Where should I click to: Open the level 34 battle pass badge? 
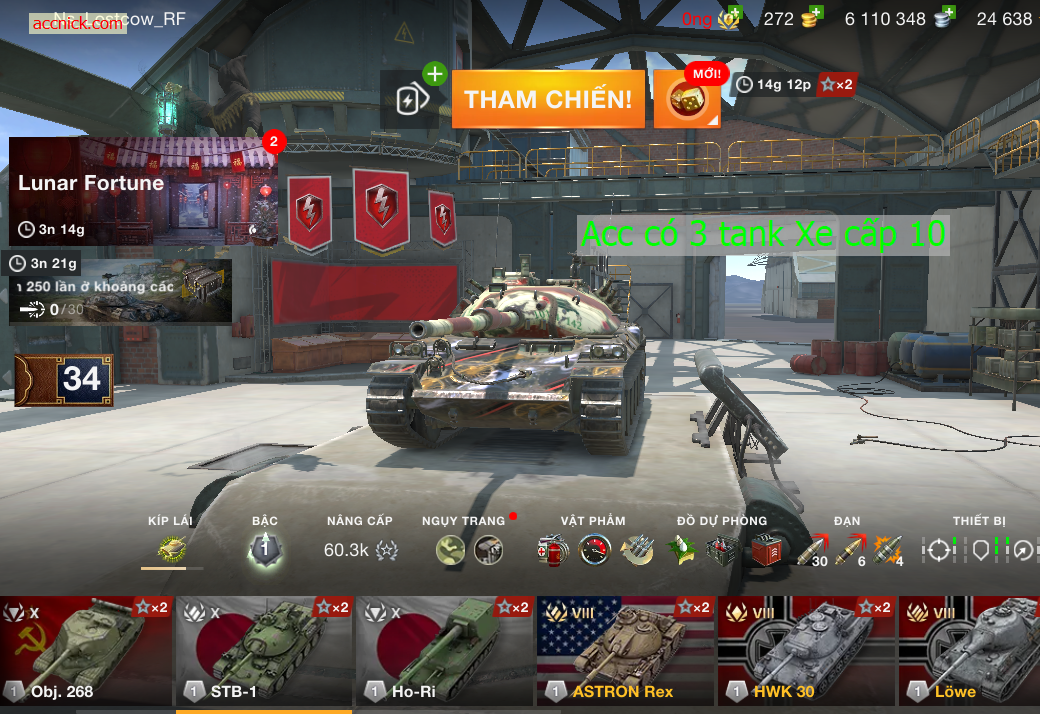point(64,380)
